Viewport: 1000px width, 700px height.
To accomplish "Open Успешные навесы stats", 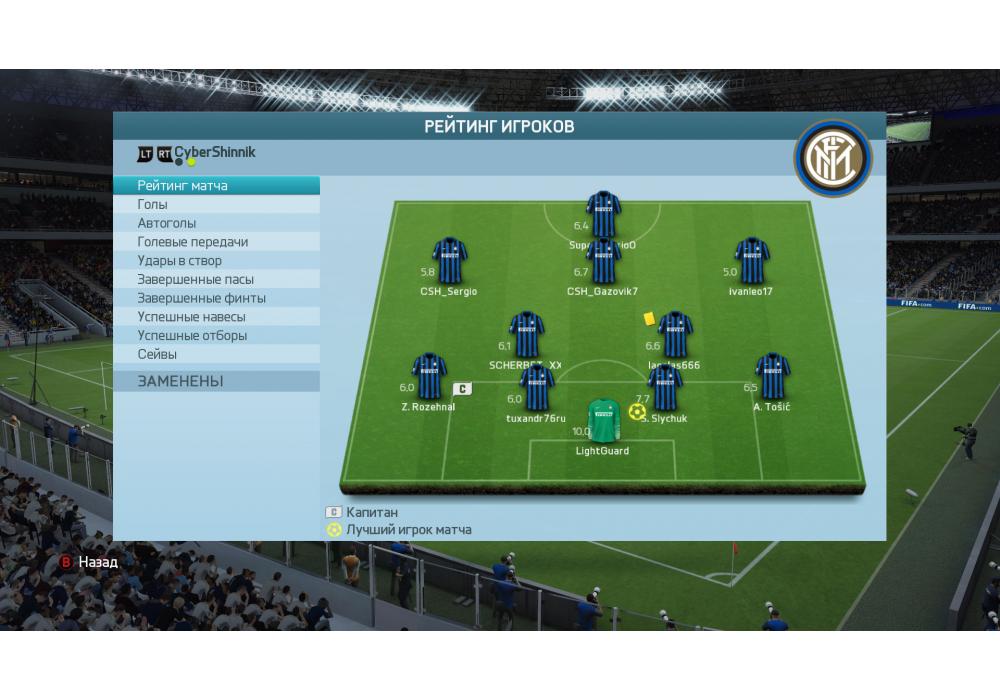I will 216,317.
